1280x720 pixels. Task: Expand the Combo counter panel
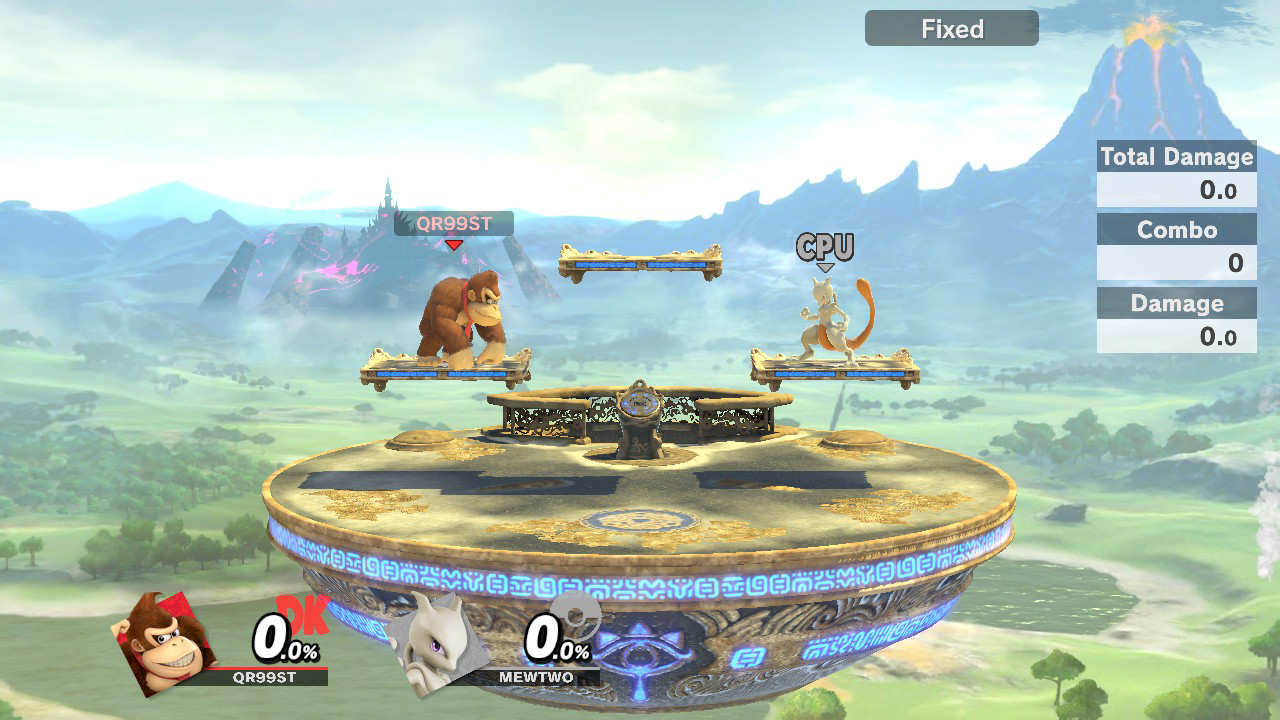[x=1176, y=230]
